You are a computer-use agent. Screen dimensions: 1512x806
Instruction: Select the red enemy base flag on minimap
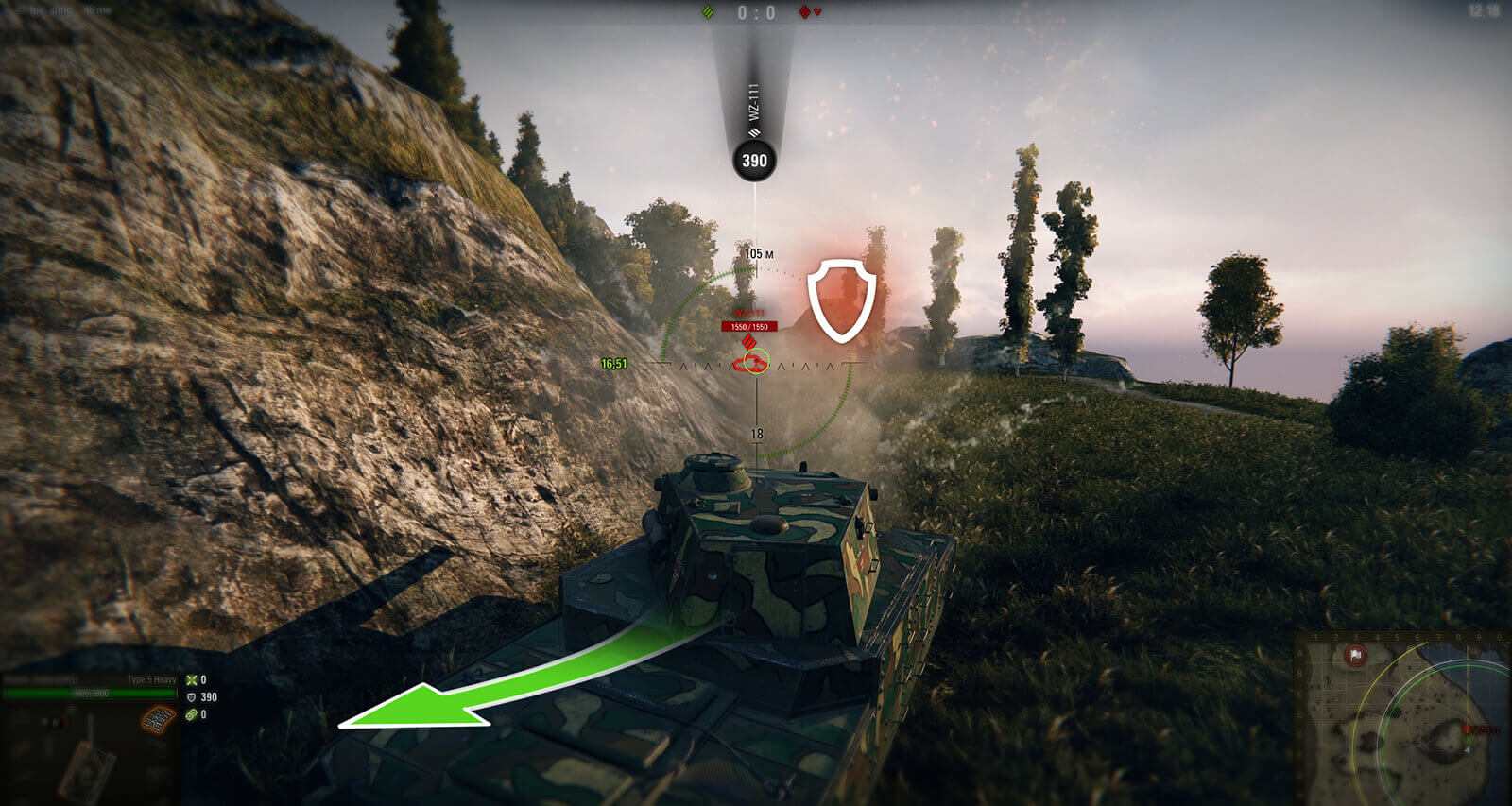1356,655
